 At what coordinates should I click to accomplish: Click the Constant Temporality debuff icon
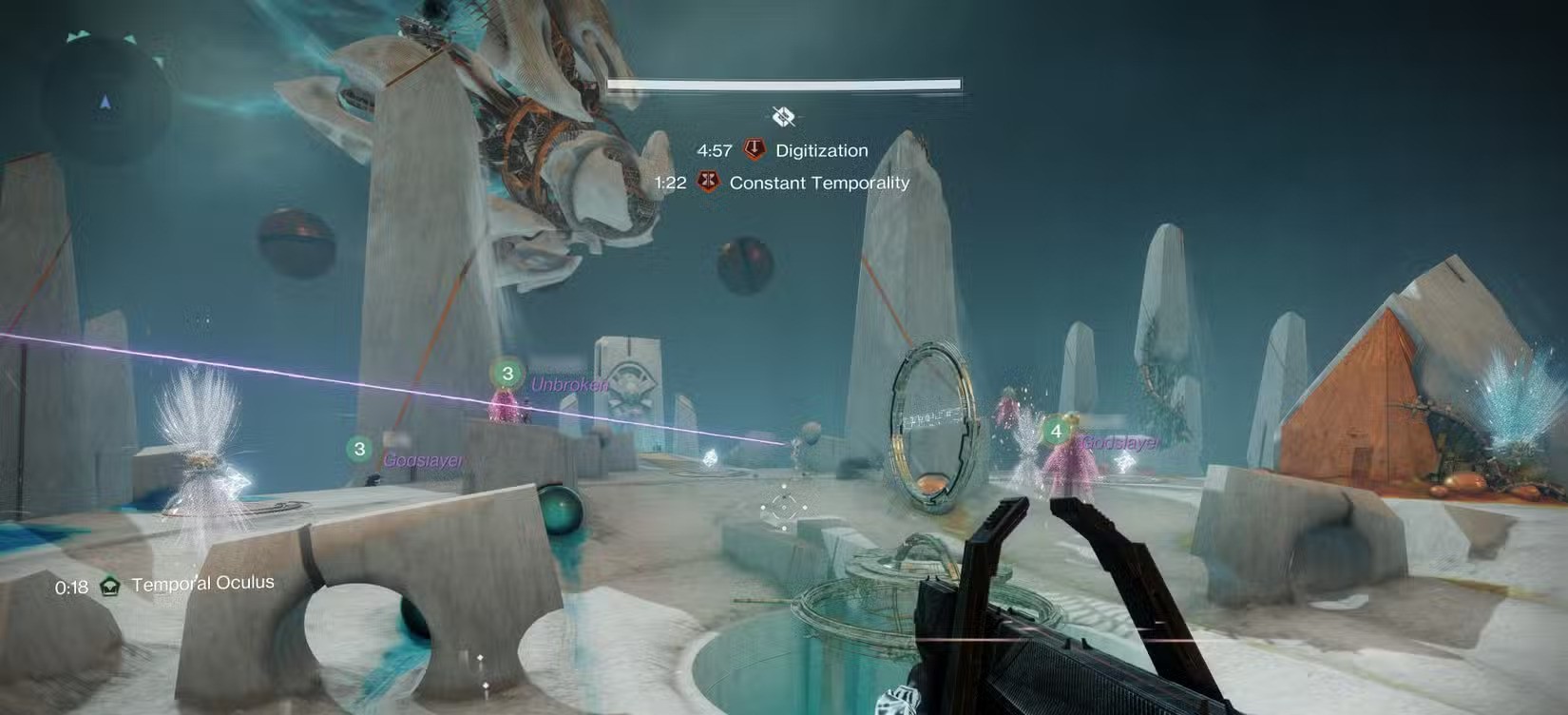coord(708,182)
